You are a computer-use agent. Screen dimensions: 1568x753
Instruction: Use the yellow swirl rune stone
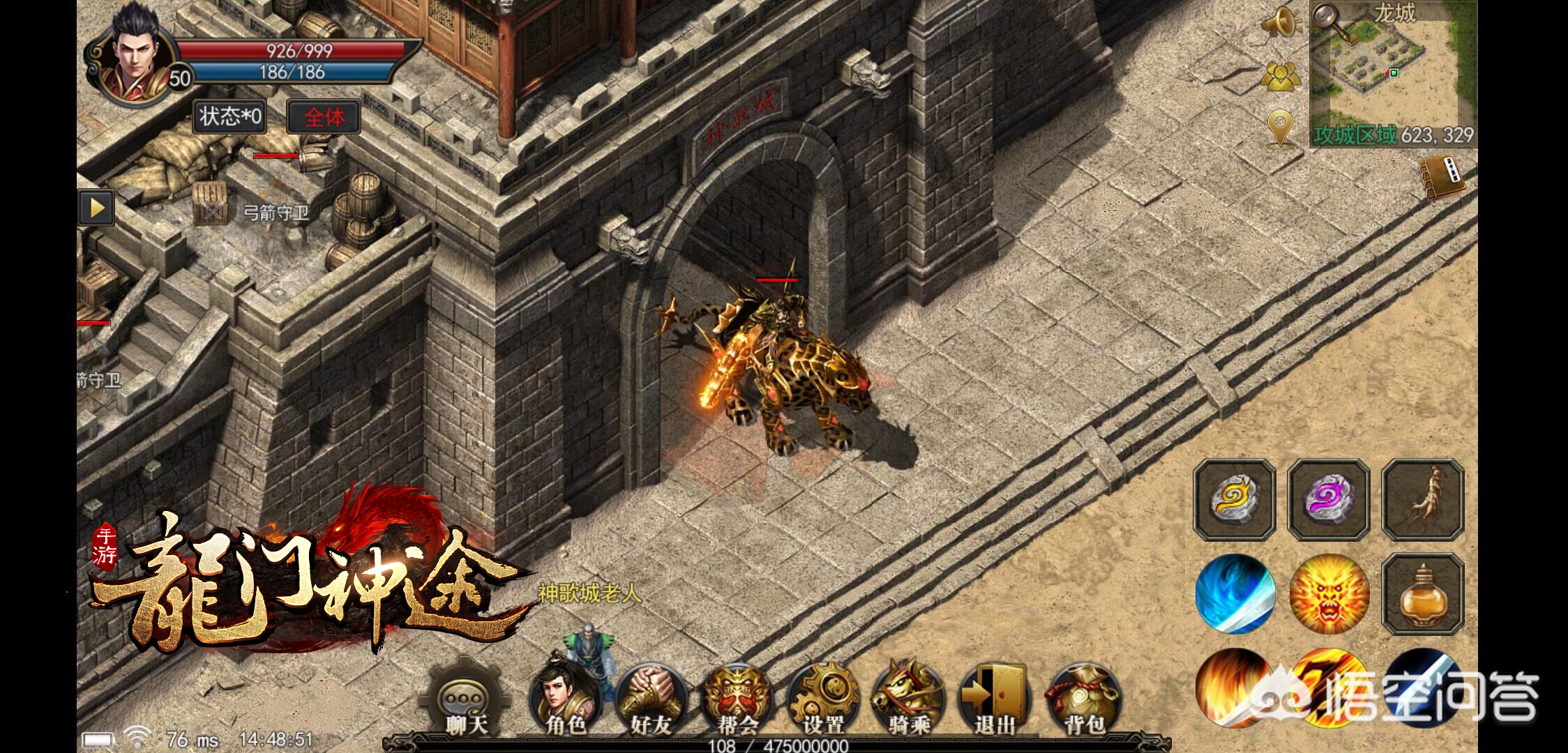1234,499
